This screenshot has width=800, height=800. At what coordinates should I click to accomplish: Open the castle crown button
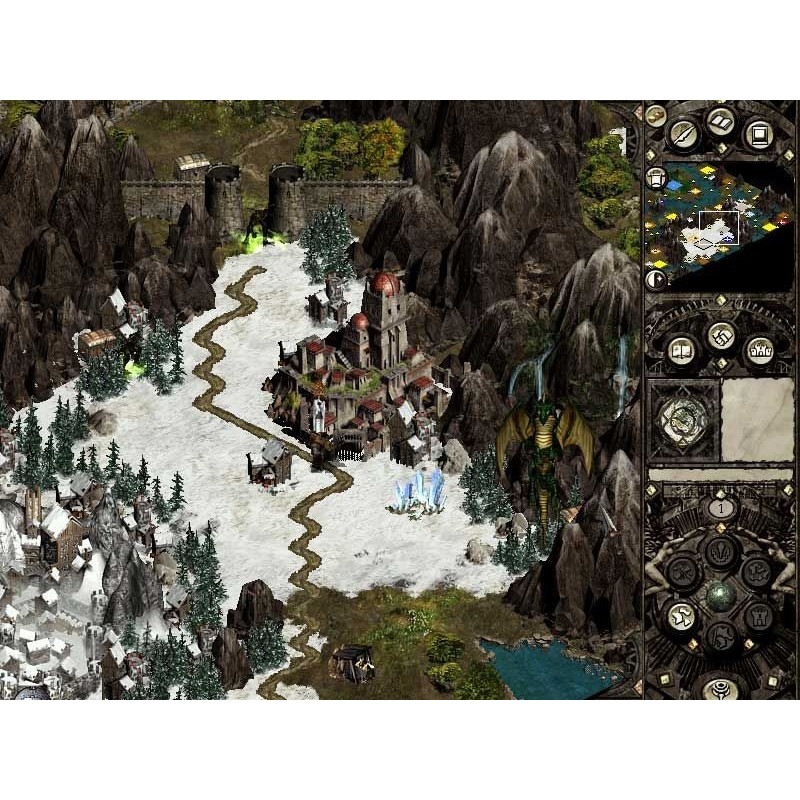(758, 348)
